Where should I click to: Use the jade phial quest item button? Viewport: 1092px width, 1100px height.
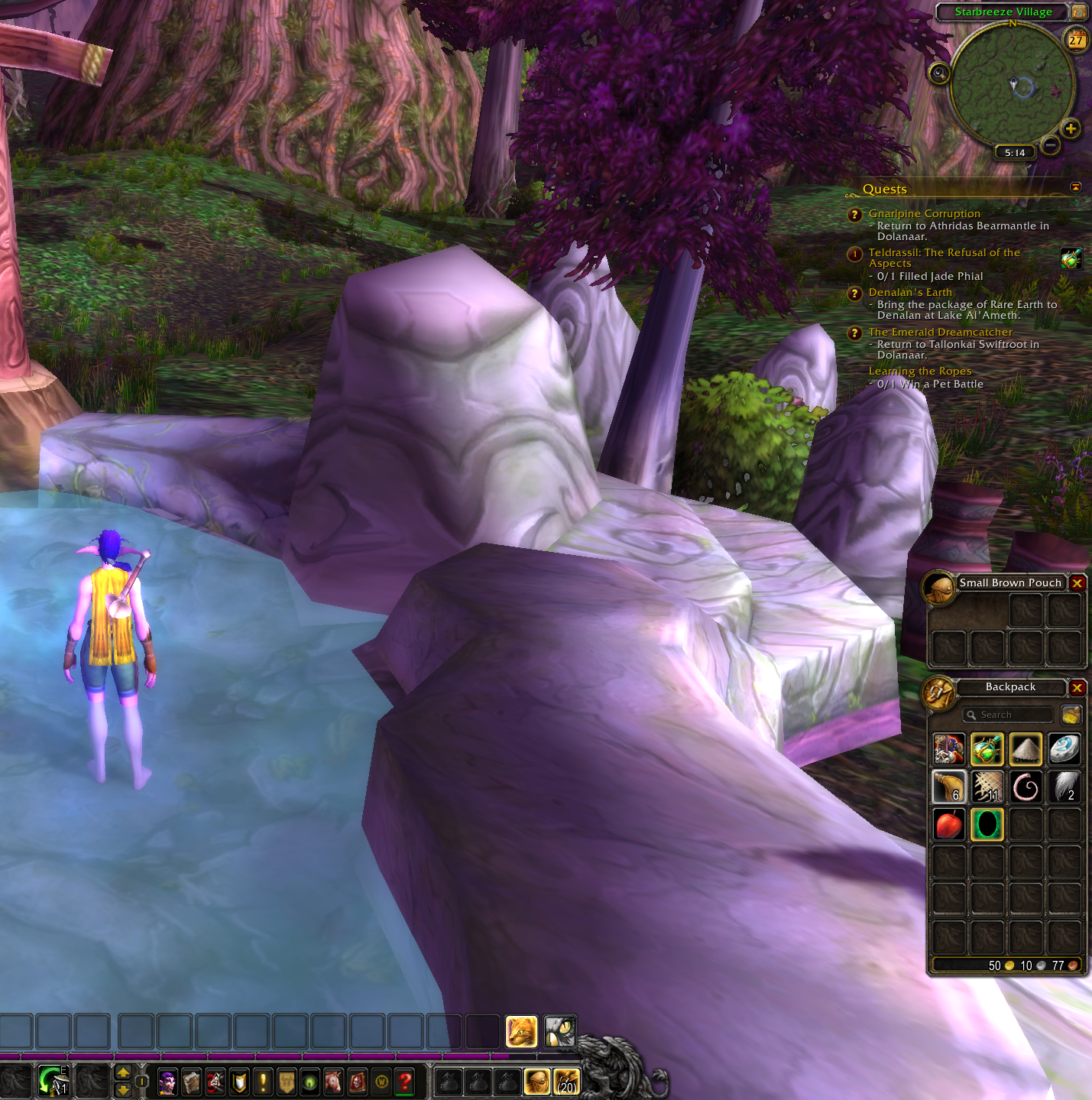pyautogui.click(x=1071, y=258)
